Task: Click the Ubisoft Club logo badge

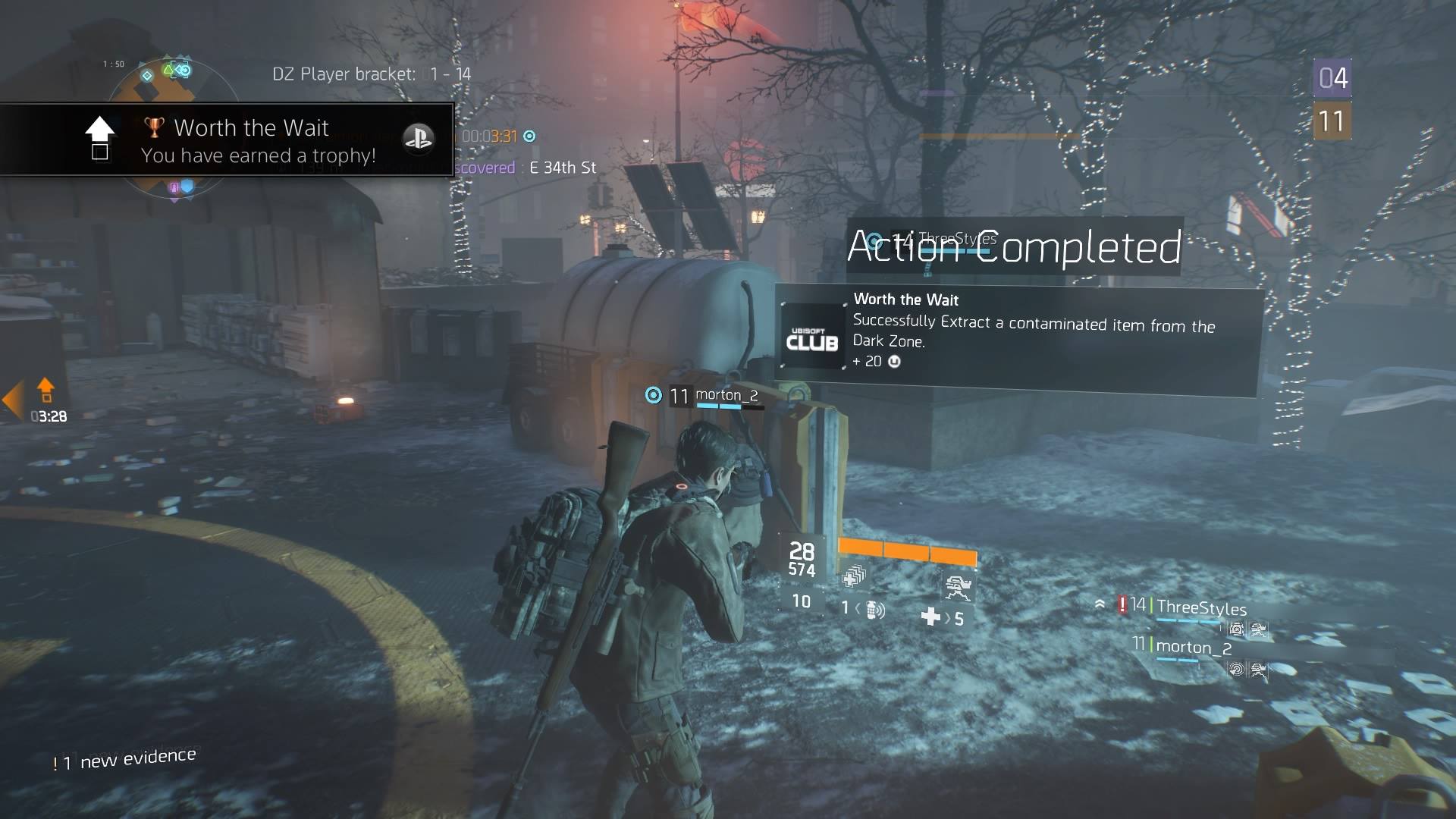Action: 812,337
